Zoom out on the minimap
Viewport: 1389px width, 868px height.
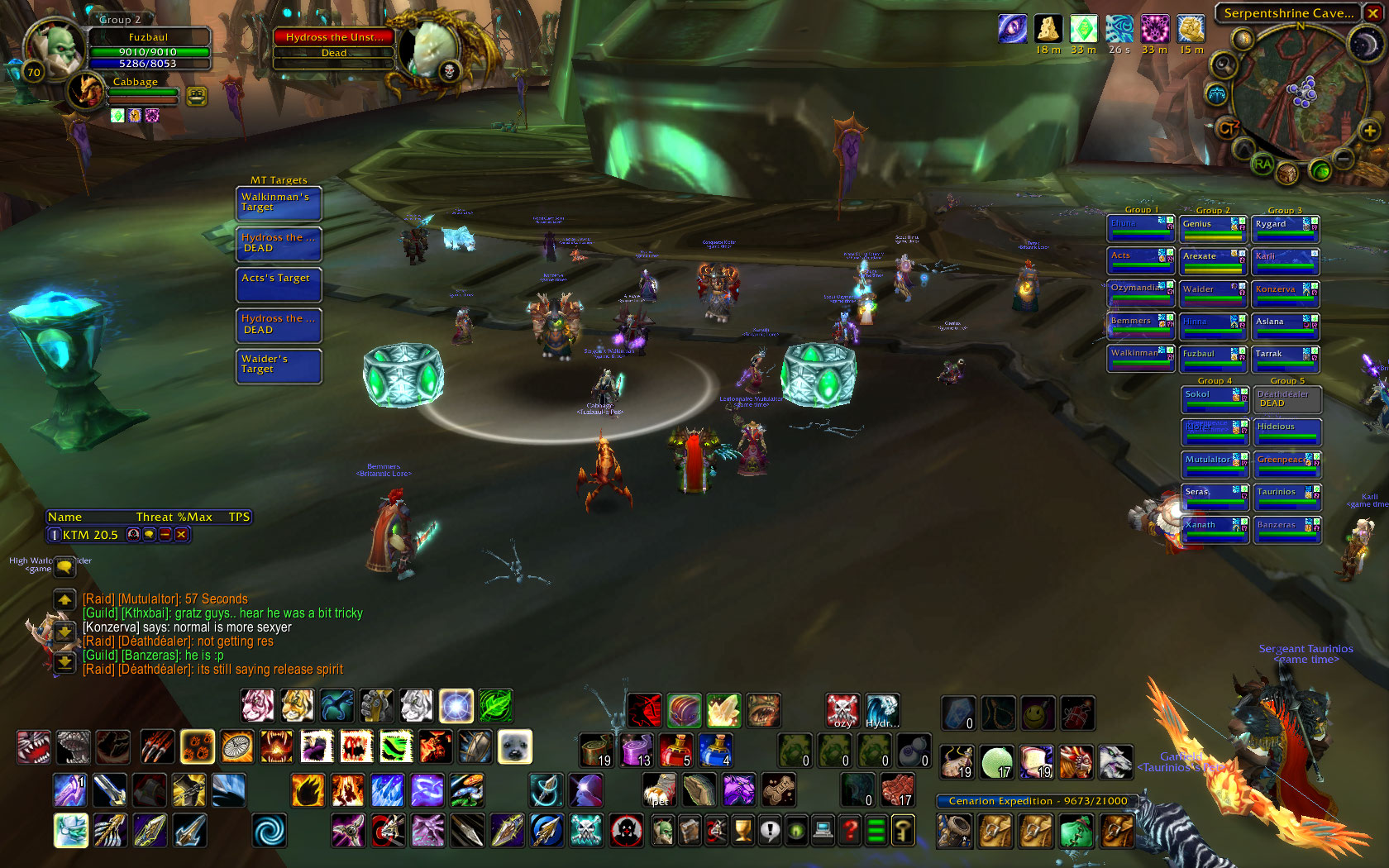[x=1344, y=157]
